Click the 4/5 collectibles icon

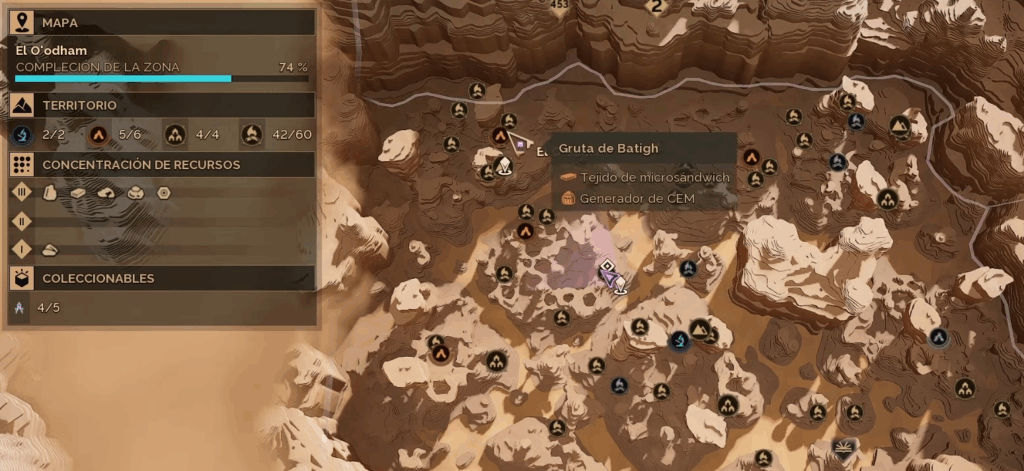pos(20,308)
